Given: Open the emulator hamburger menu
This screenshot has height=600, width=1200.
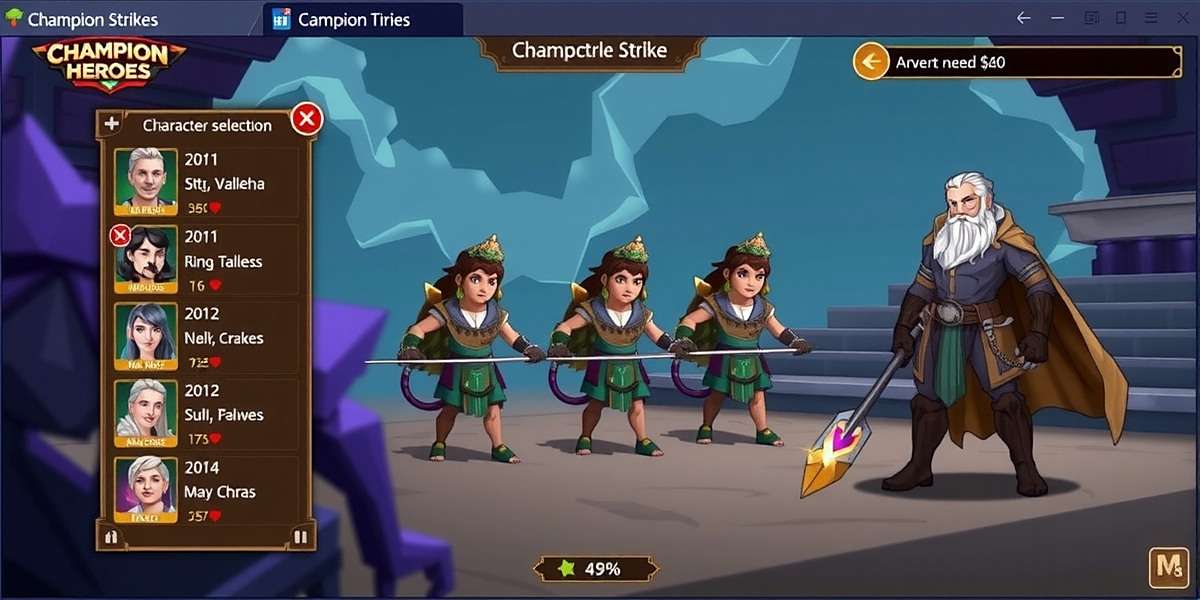Looking at the screenshot, I should (1150, 18).
